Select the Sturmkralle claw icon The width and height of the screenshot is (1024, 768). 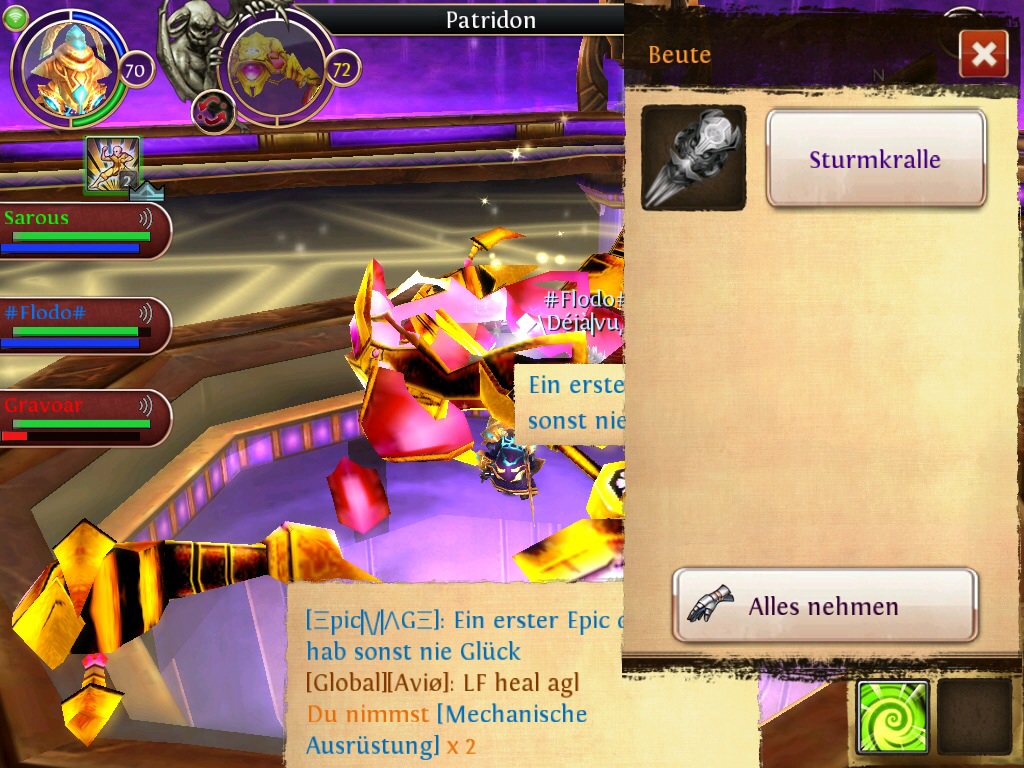[693, 158]
